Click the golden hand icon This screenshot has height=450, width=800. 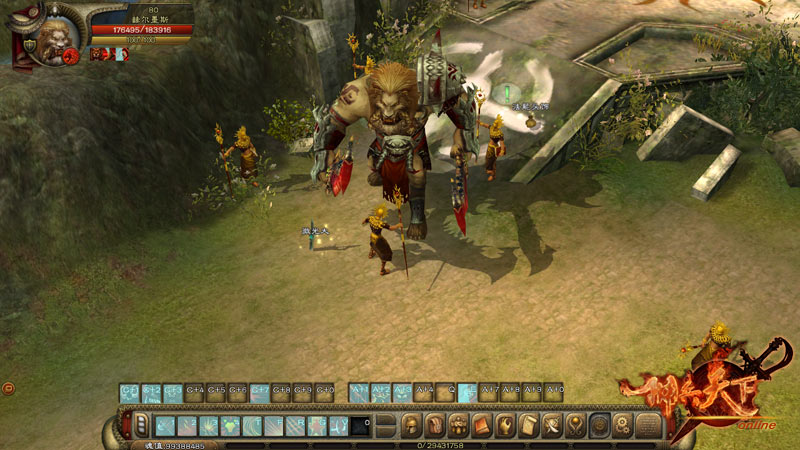tap(506, 426)
